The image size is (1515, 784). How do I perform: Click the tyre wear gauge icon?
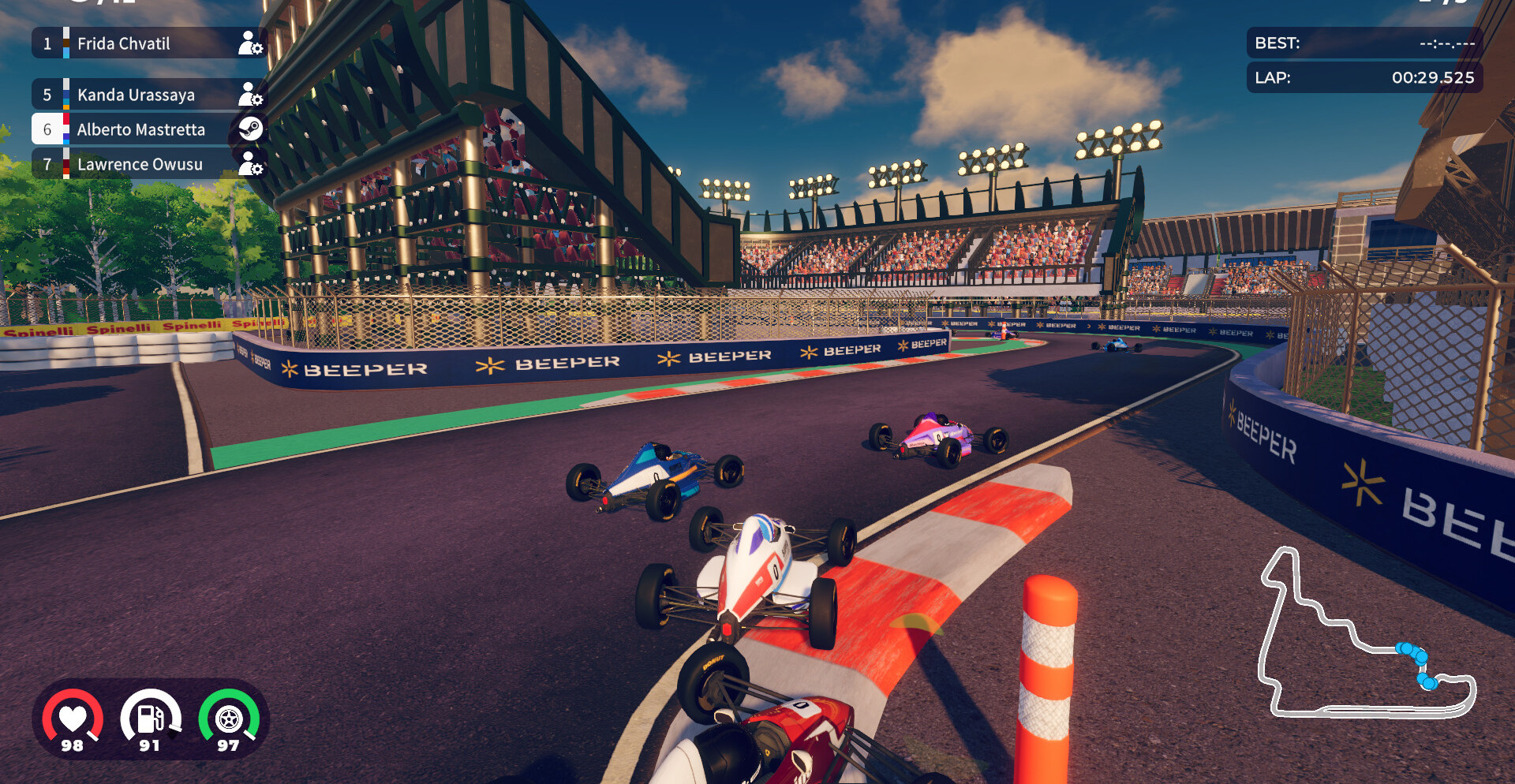click(x=229, y=718)
